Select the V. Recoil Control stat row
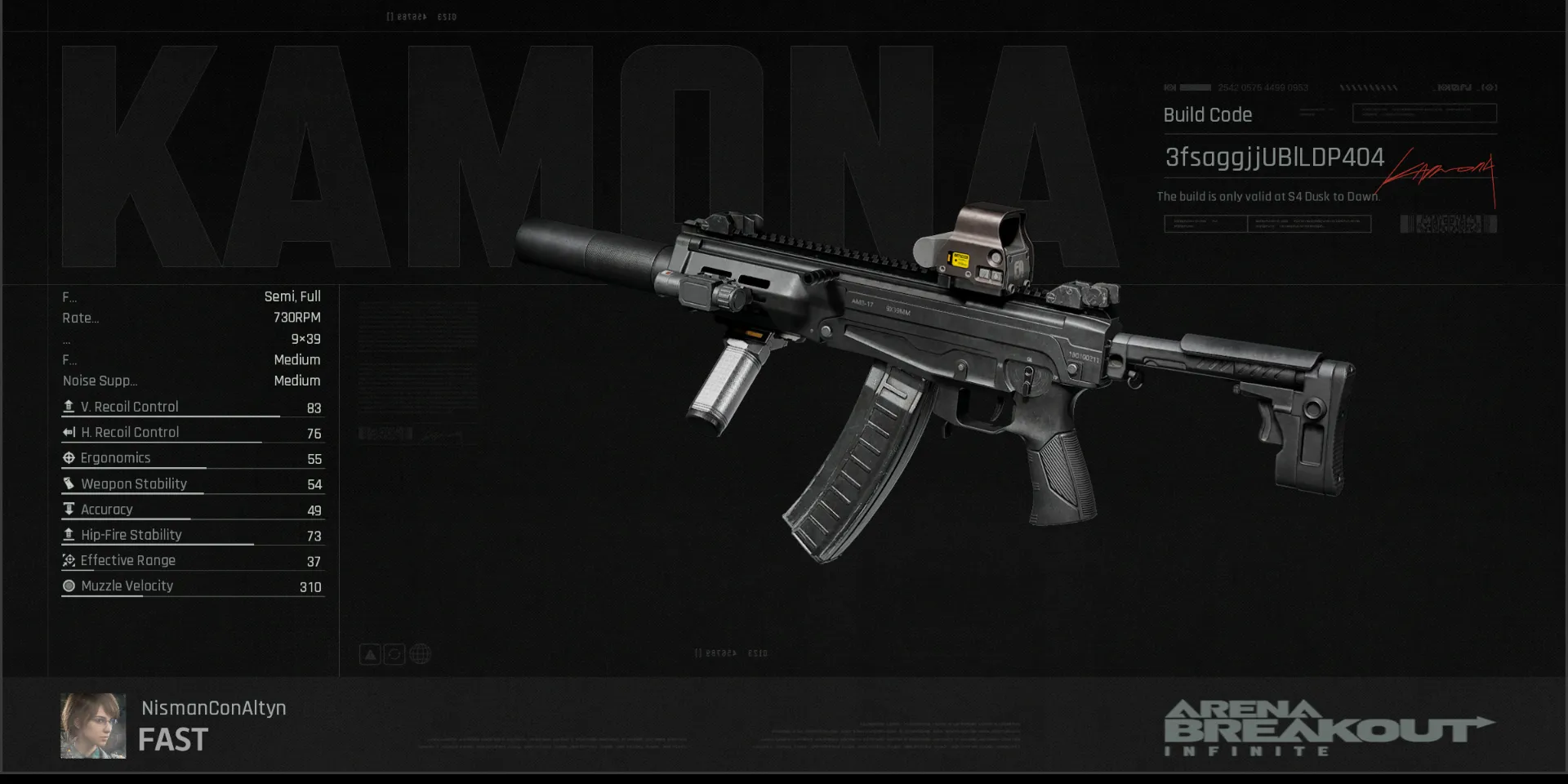The width and height of the screenshot is (1568, 784). 193,407
